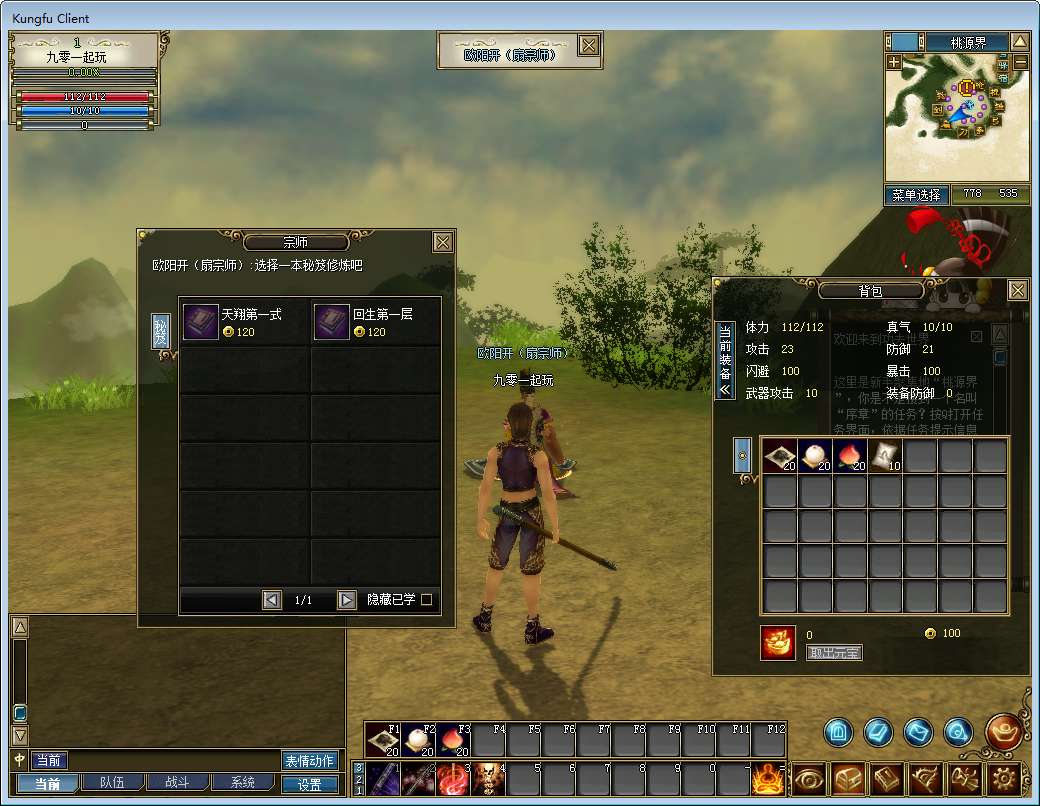
Task: Open the 菜单选择 menu
Action: click(x=916, y=195)
